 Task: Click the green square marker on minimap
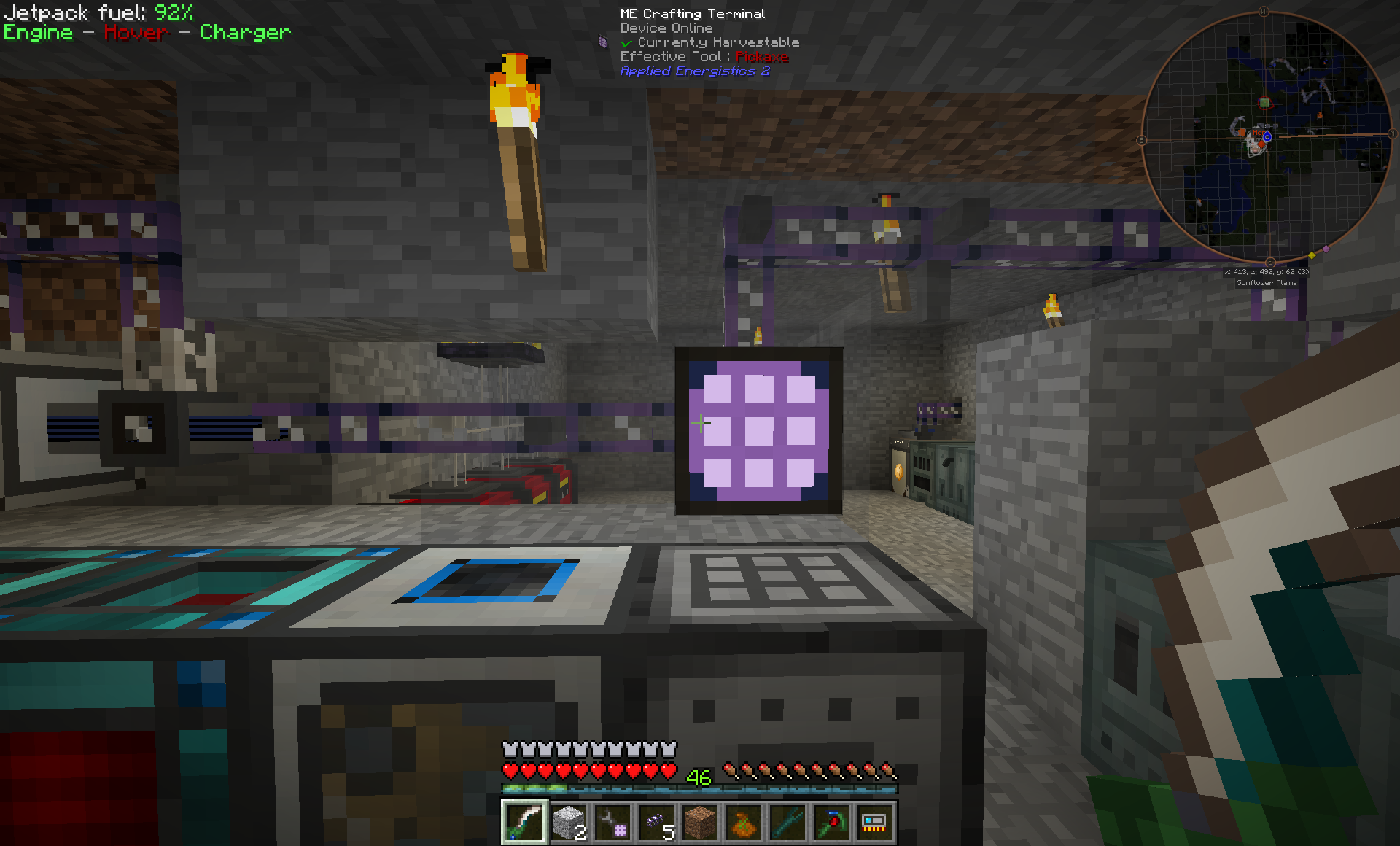[1264, 103]
